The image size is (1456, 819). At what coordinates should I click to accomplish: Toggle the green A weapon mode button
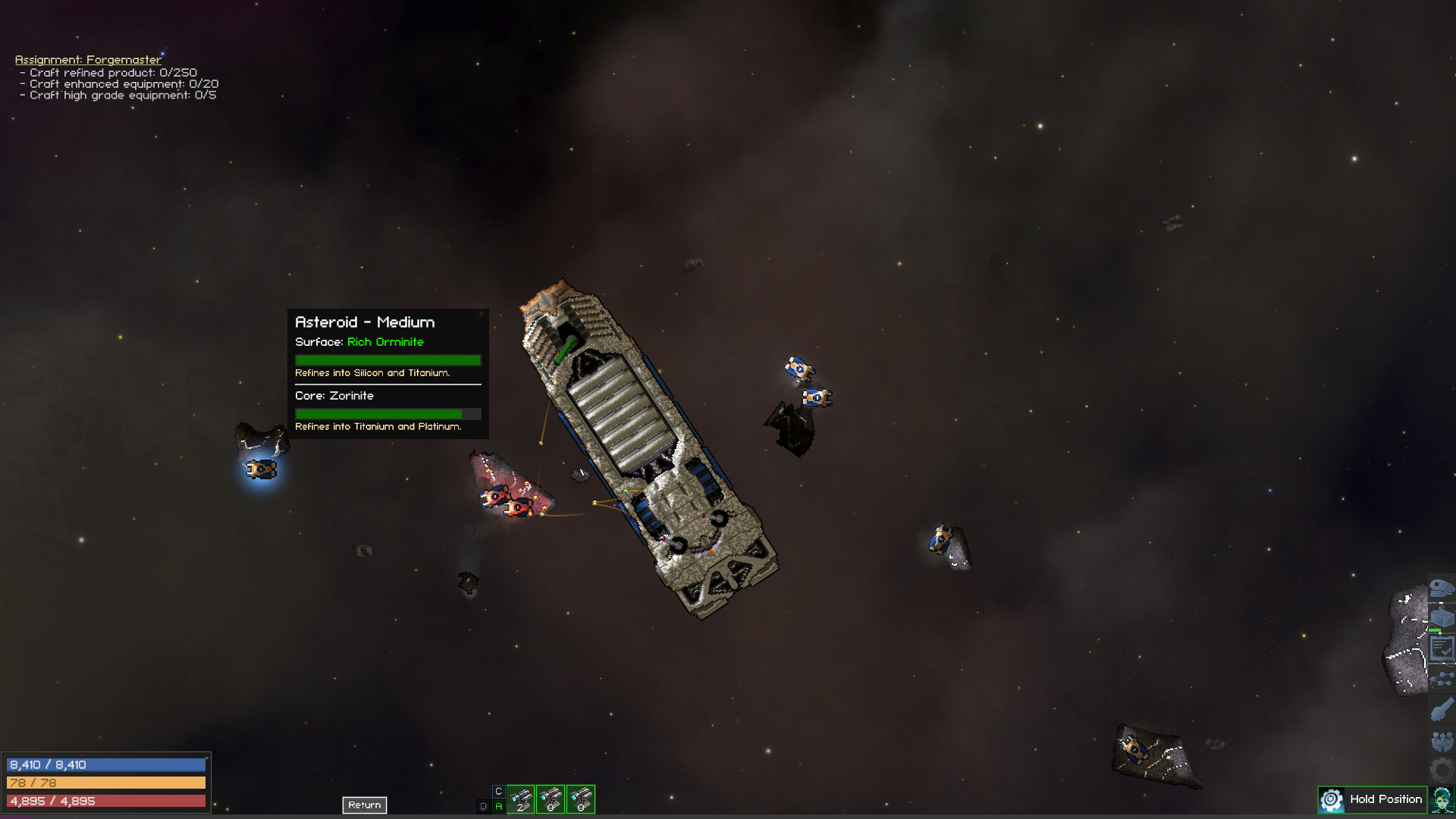(498, 806)
